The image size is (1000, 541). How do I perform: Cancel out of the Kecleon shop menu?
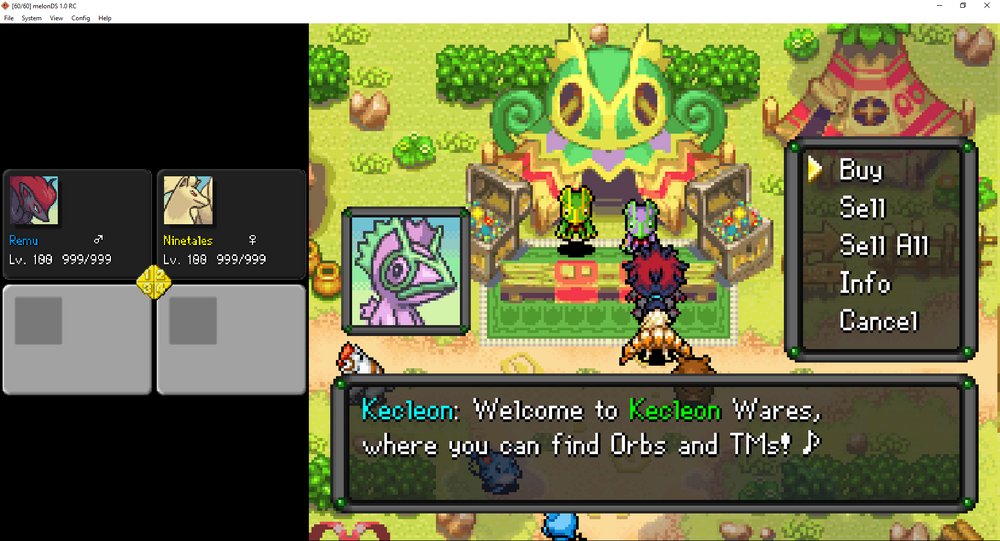(x=878, y=321)
